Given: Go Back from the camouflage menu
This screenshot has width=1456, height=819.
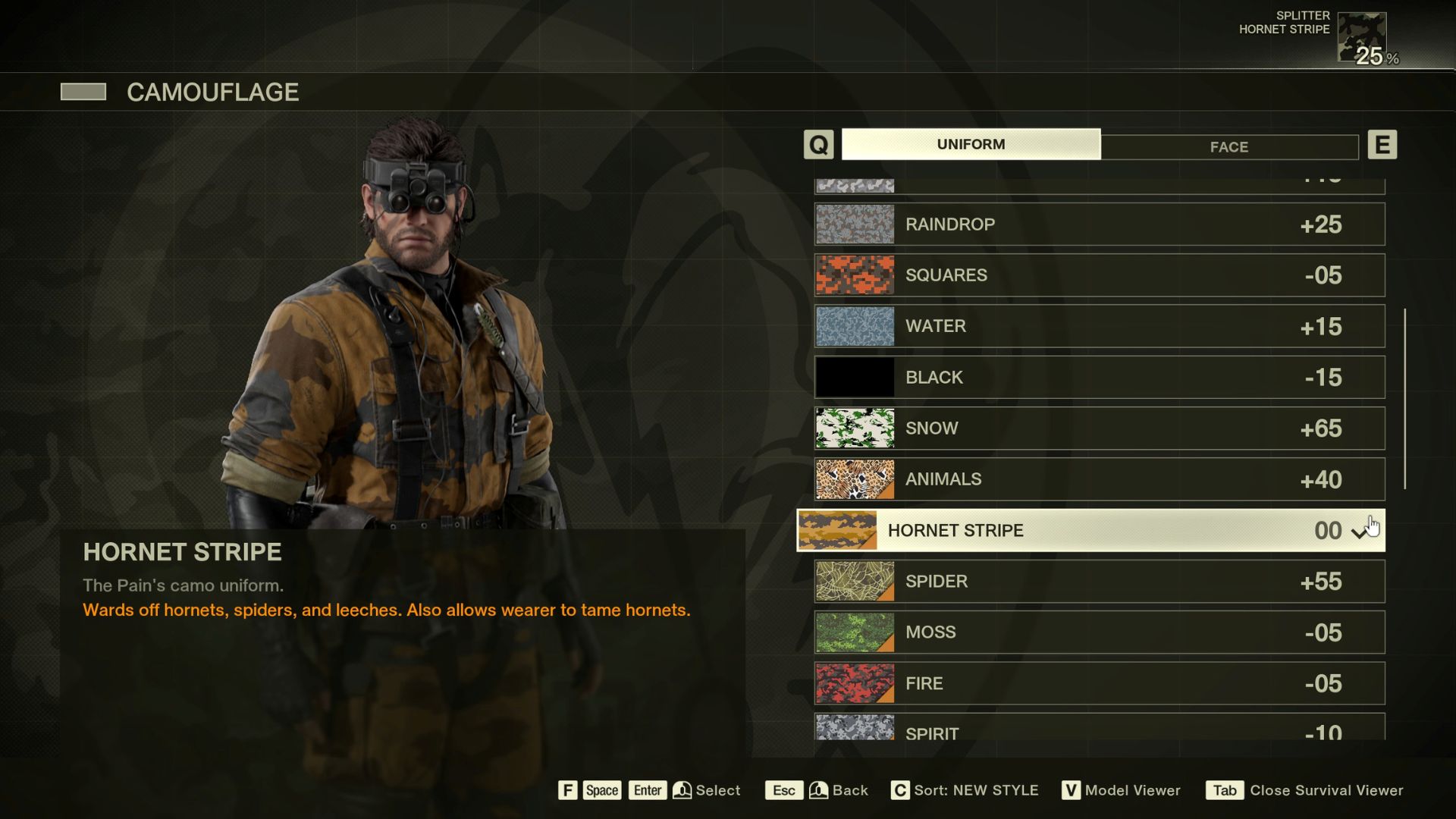Looking at the screenshot, I should (x=817, y=790).
